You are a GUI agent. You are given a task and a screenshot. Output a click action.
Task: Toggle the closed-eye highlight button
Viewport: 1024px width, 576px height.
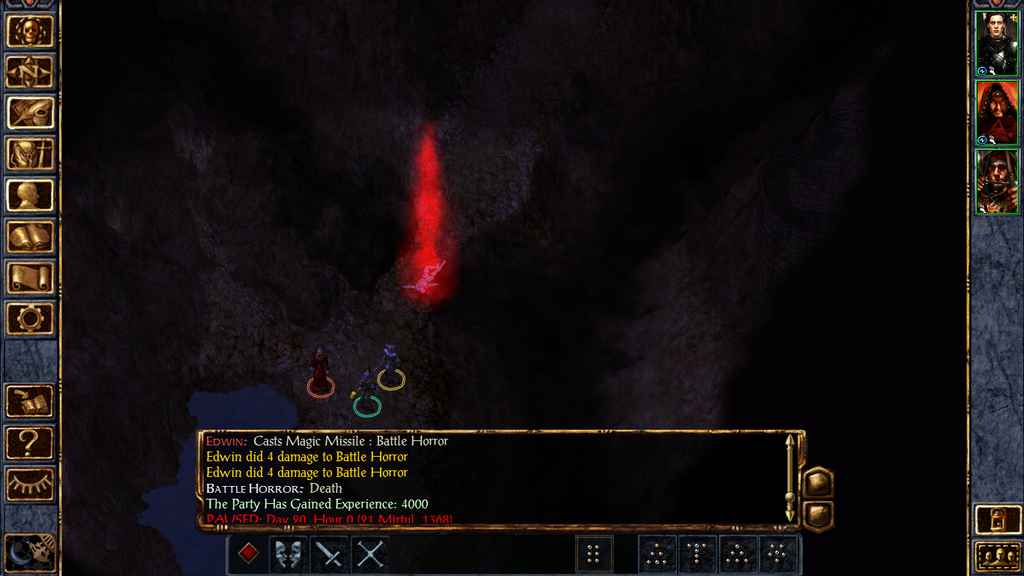pyautogui.click(x=30, y=484)
